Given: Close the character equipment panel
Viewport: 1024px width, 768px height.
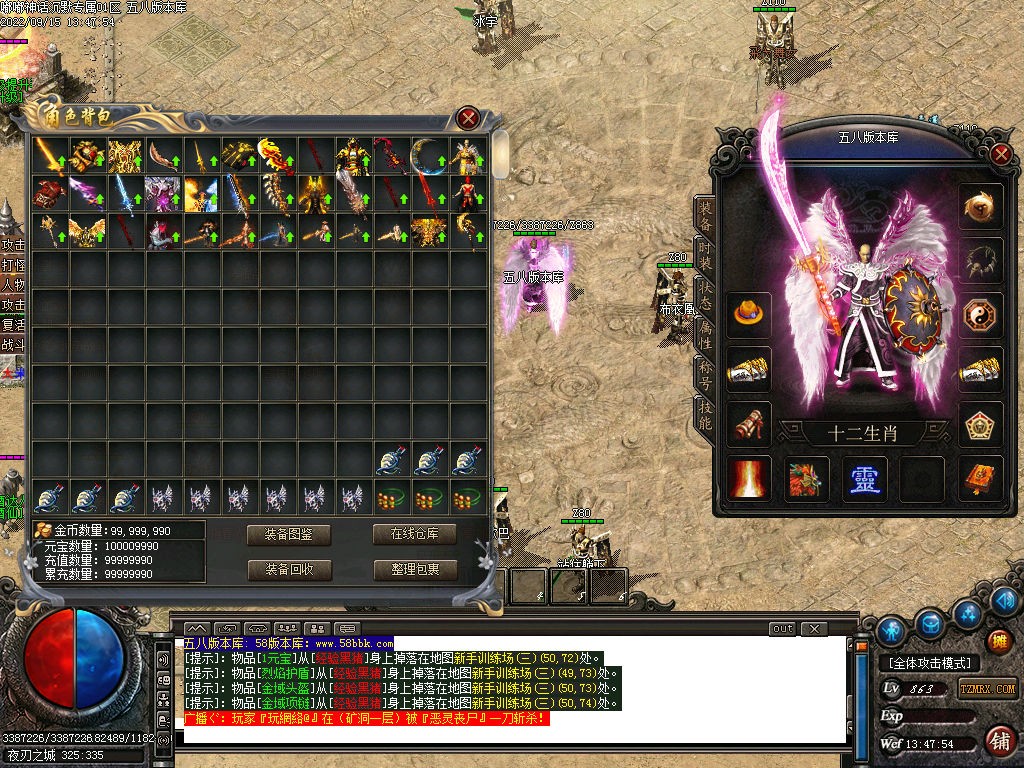Looking at the screenshot, I should tap(1001, 154).
